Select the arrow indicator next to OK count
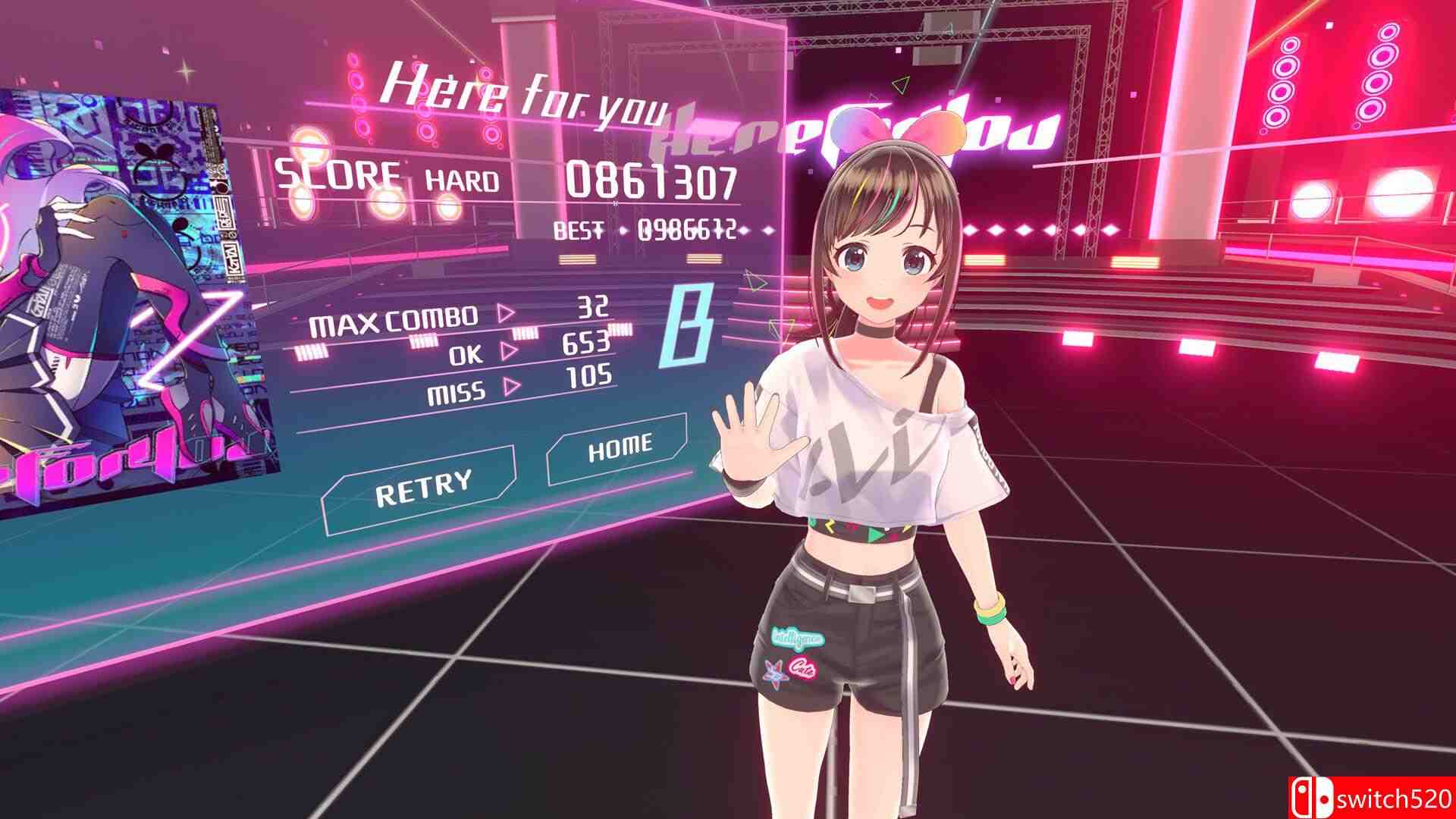This screenshot has width=1456, height=819. pos(506,351)
